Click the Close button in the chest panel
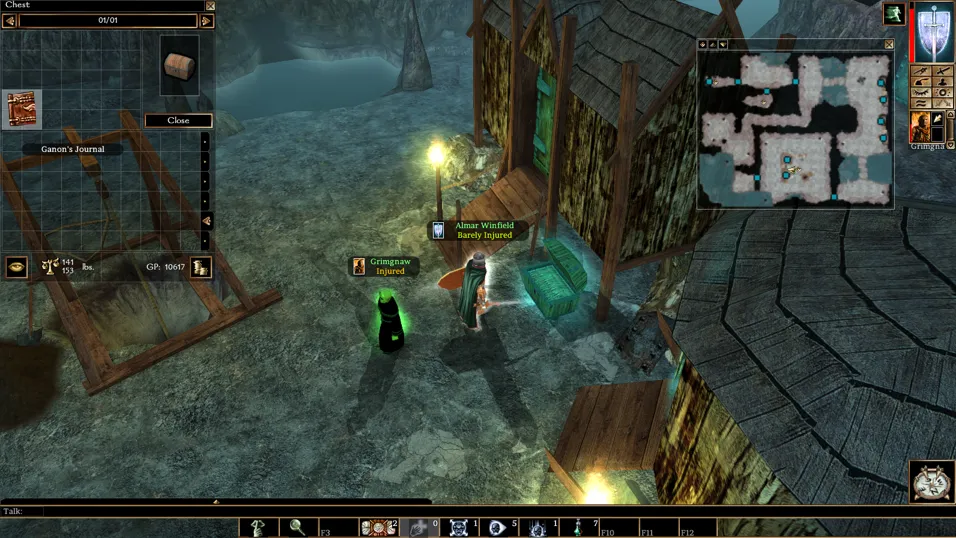The image size is (956, 538). pos(178,120)
